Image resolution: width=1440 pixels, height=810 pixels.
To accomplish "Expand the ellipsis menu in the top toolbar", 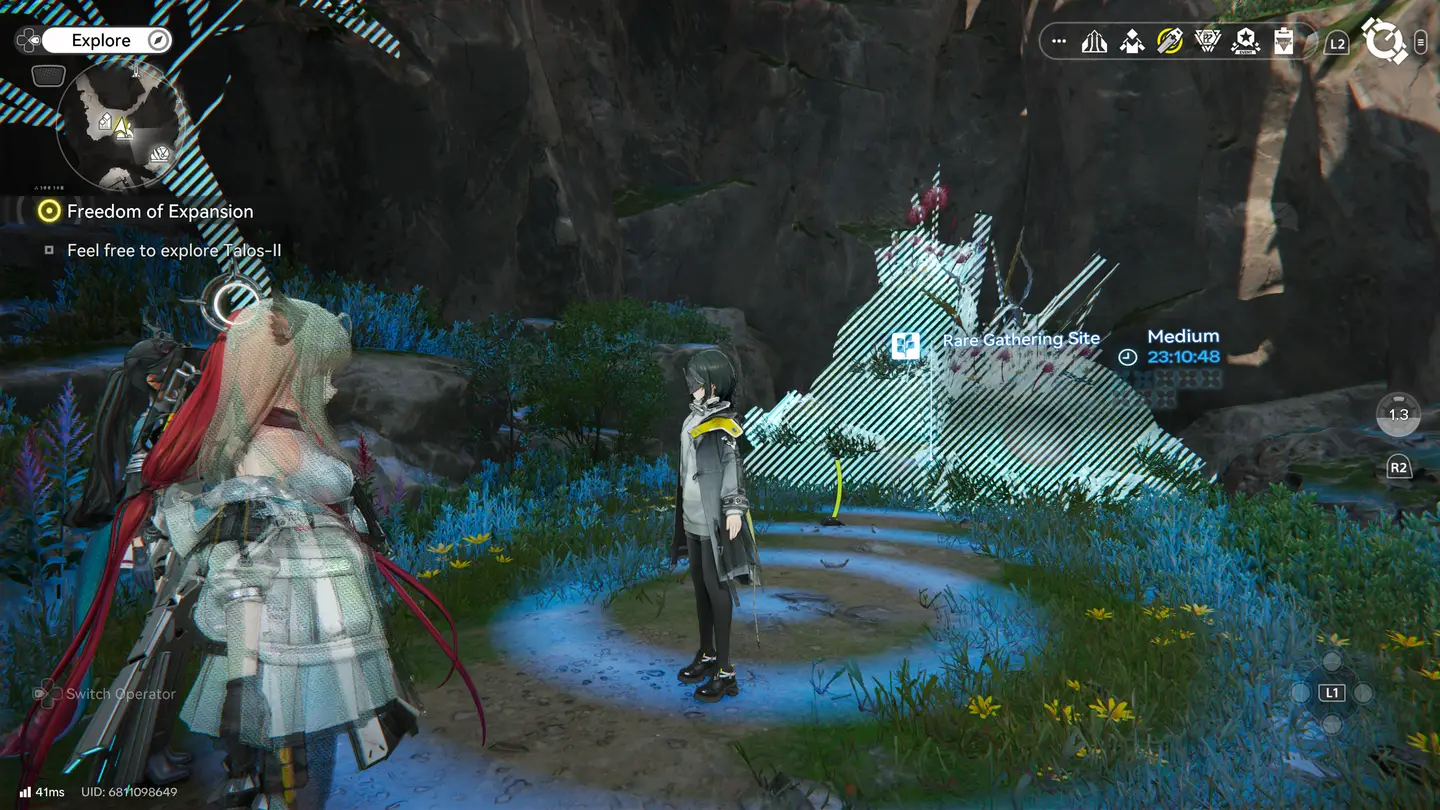I will pyautogui.click(x=1058, y=41).
